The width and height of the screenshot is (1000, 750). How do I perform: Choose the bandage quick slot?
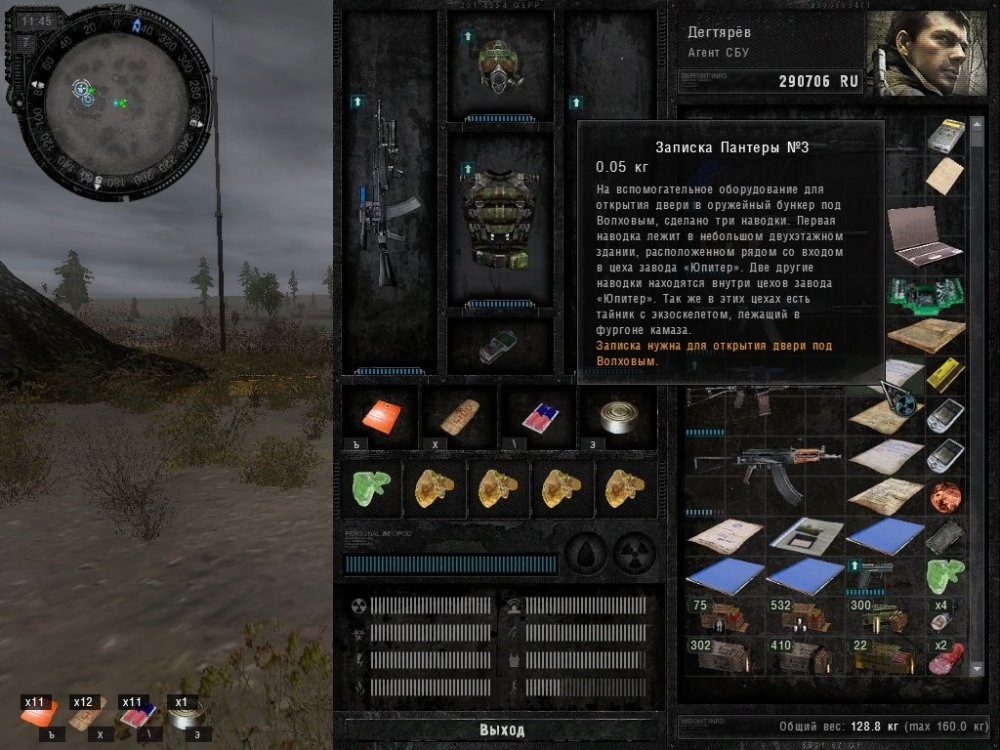460,415
